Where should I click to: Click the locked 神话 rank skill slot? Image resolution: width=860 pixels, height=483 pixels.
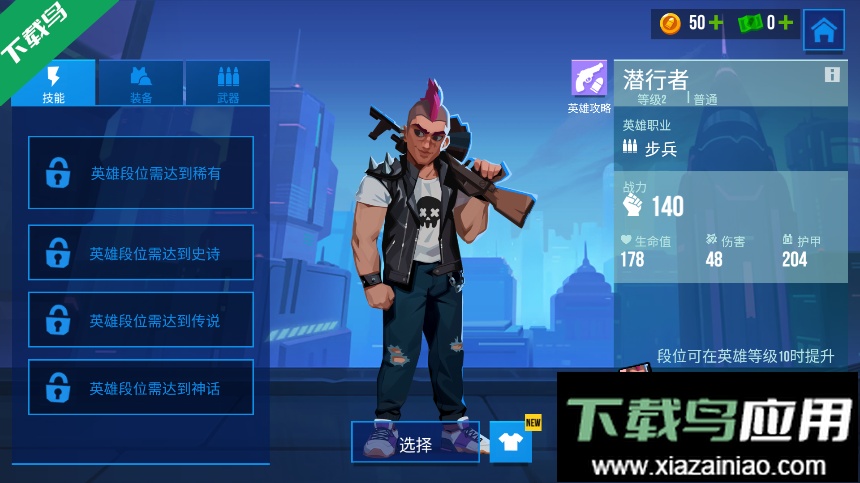click(x=141, y=388)
